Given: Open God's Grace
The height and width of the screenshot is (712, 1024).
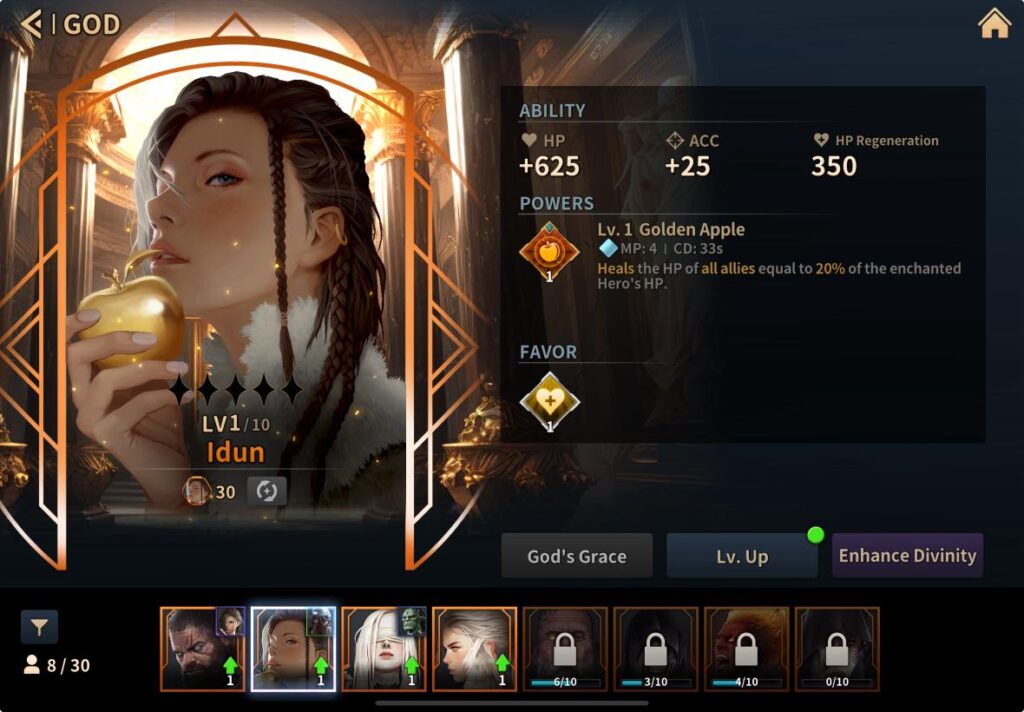Looking at the screenshot, I should (x=577, y=556).
